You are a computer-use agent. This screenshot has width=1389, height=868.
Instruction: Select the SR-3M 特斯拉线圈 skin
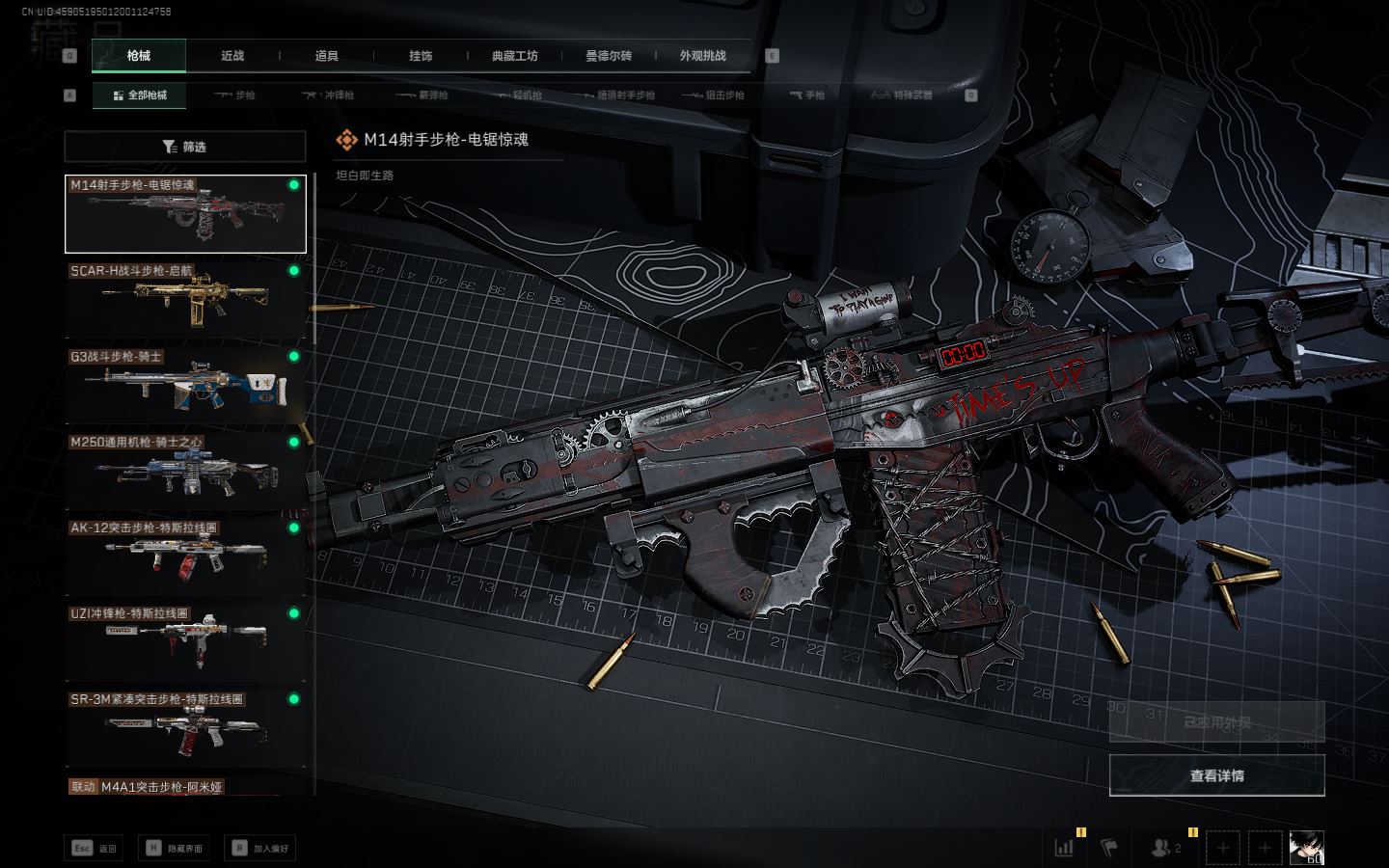point(185,728)
